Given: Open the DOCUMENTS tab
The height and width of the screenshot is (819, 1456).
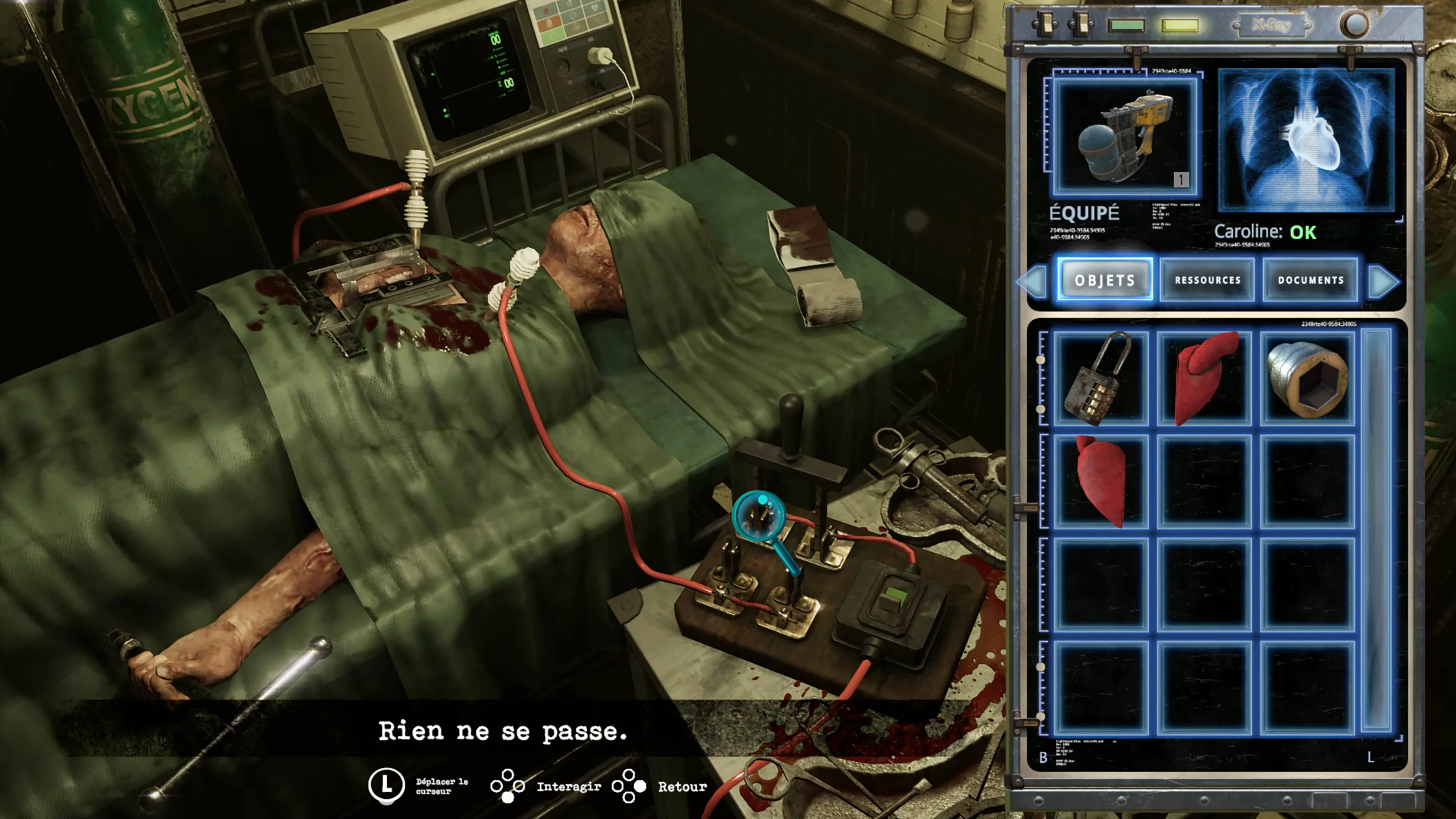Looking at the screenshot, I should (1310, 280).
